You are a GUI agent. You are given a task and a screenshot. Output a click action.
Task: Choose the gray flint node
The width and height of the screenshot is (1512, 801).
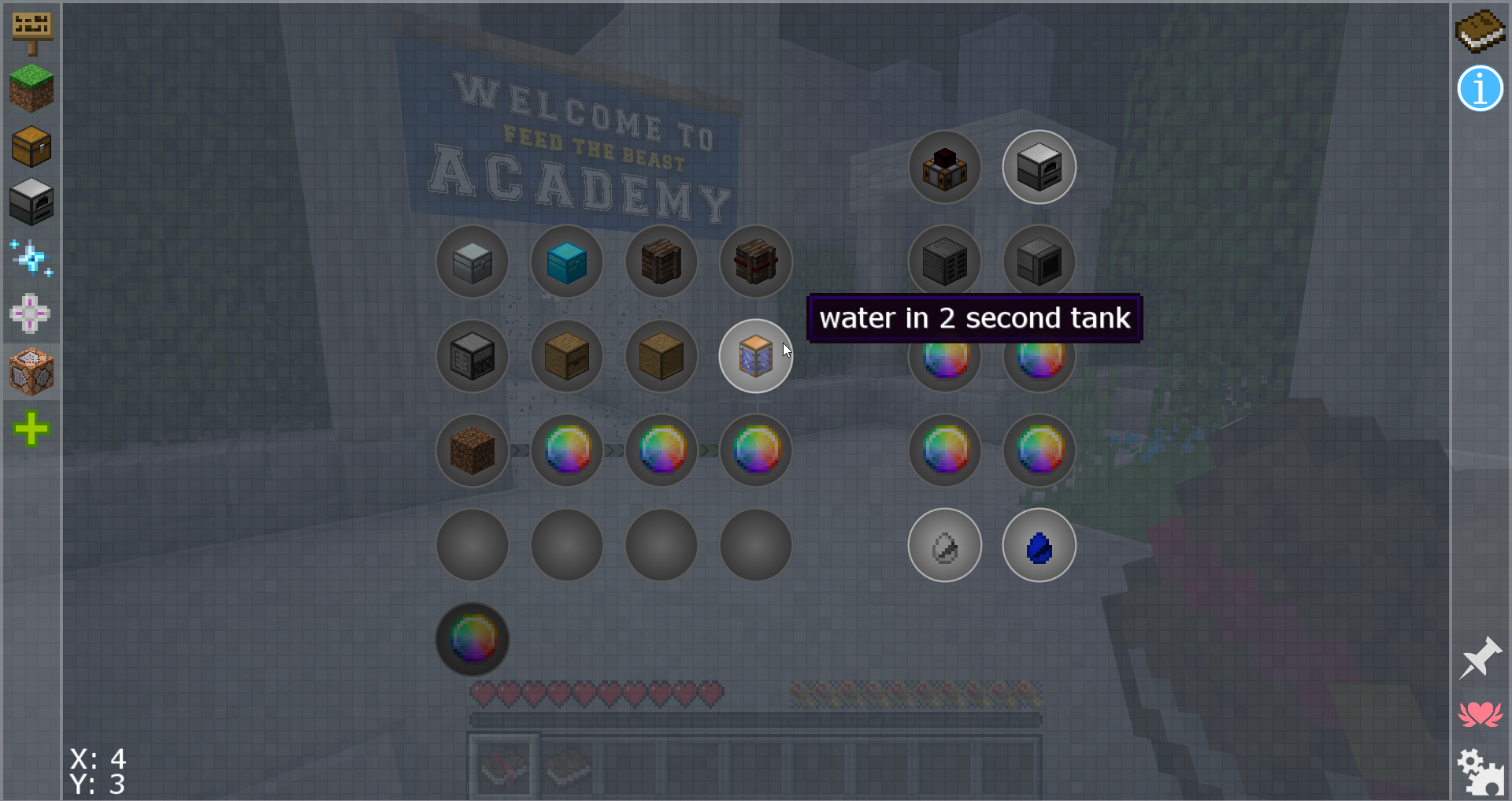[945, 545]
